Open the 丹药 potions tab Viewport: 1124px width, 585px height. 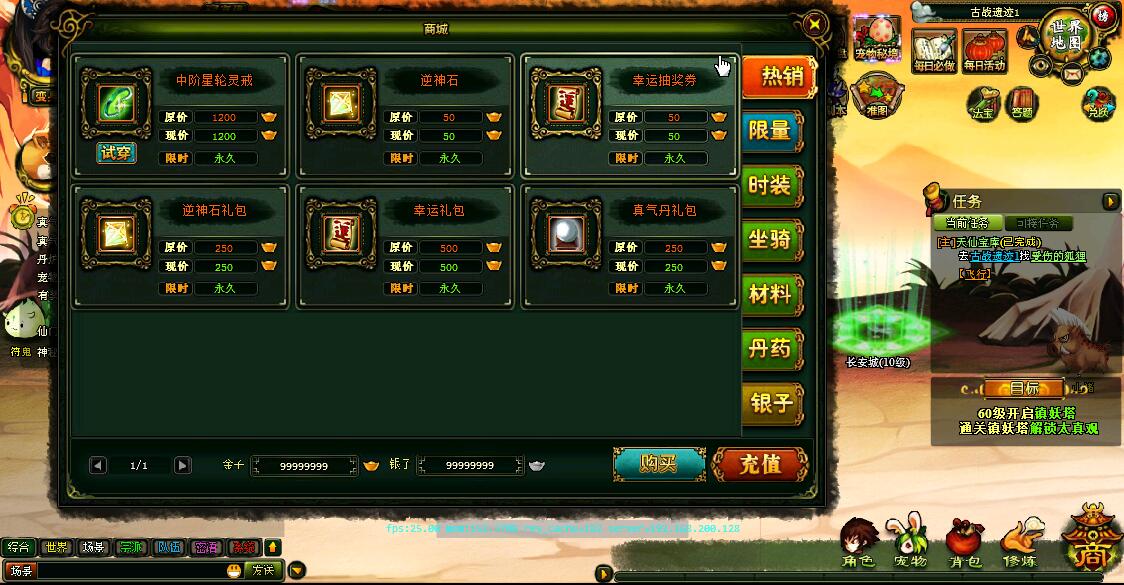coord(771,348)
